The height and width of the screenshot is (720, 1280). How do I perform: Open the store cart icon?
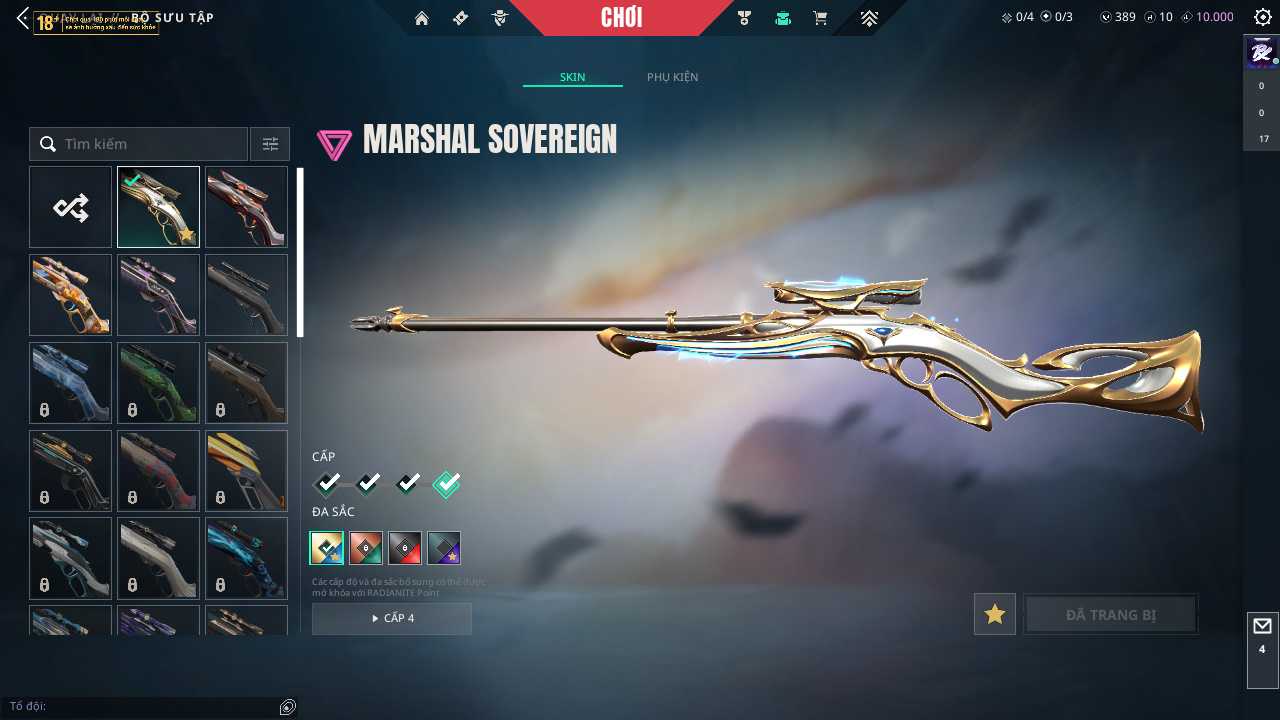(820, 18)
